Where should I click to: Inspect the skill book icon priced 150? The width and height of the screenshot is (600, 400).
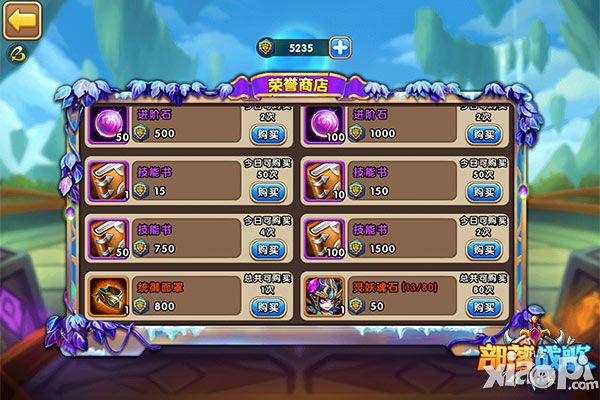coord(326,181)
